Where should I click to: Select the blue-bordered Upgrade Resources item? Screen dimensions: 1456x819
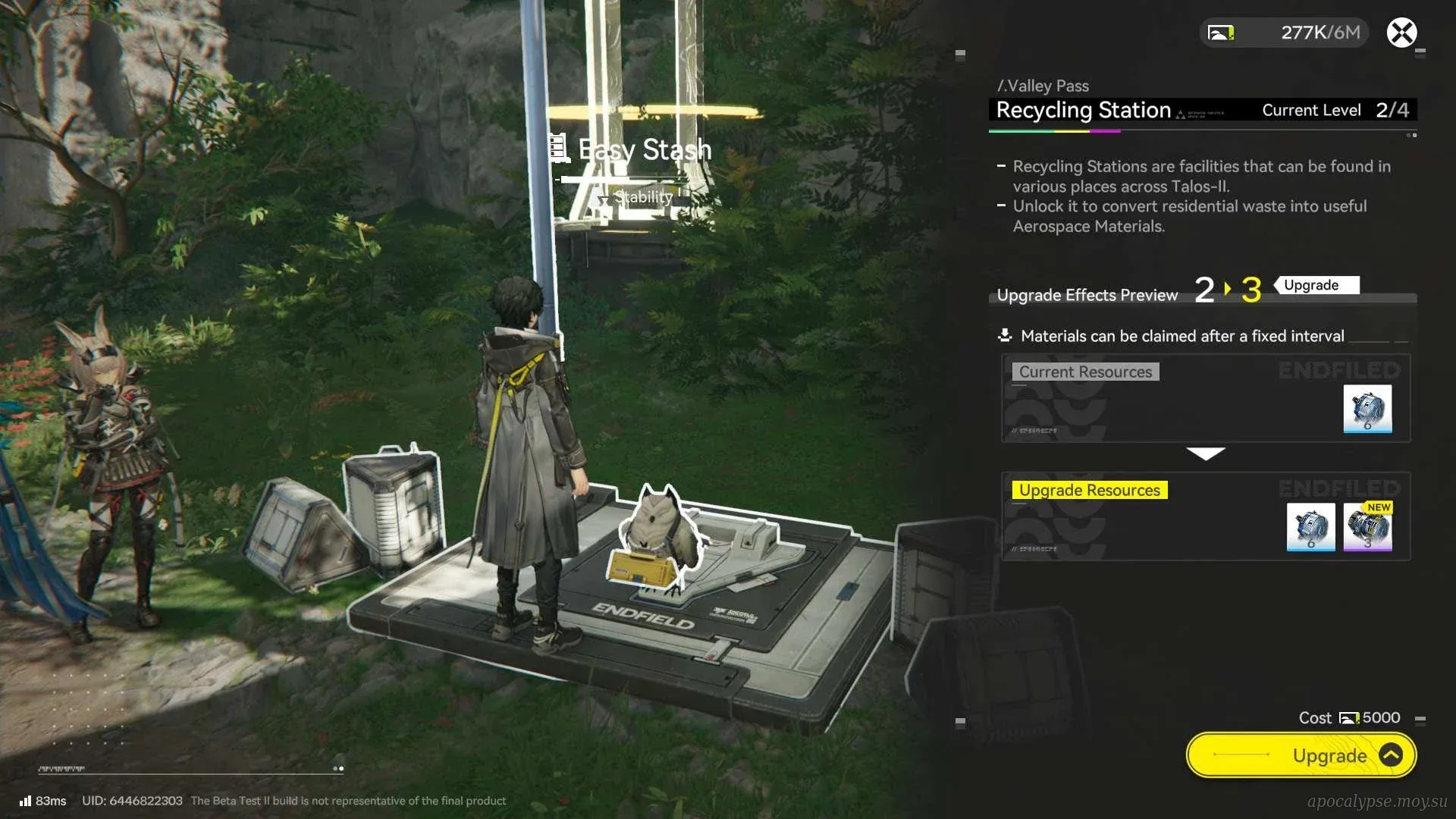1310,527
